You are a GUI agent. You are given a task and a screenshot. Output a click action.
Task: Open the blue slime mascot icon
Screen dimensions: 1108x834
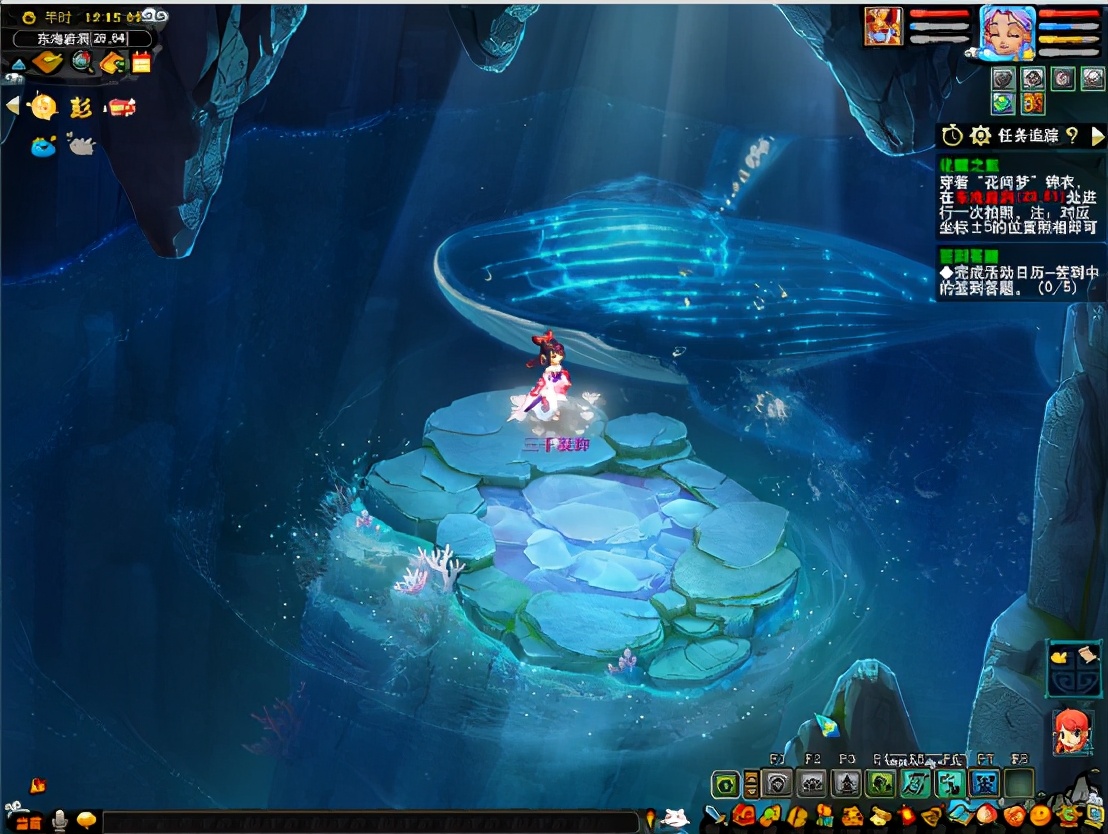(43, 147)
